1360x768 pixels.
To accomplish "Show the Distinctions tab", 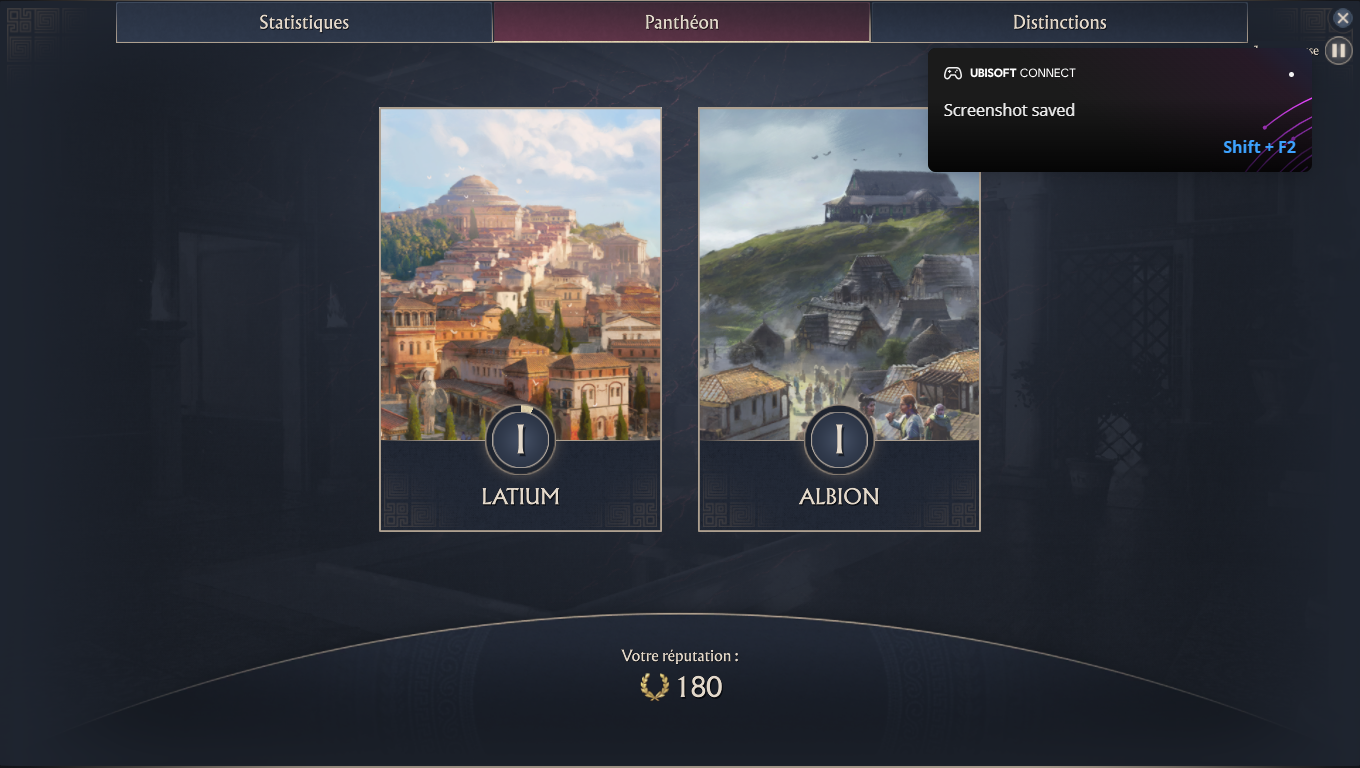I will click(x=1059, y=22).
